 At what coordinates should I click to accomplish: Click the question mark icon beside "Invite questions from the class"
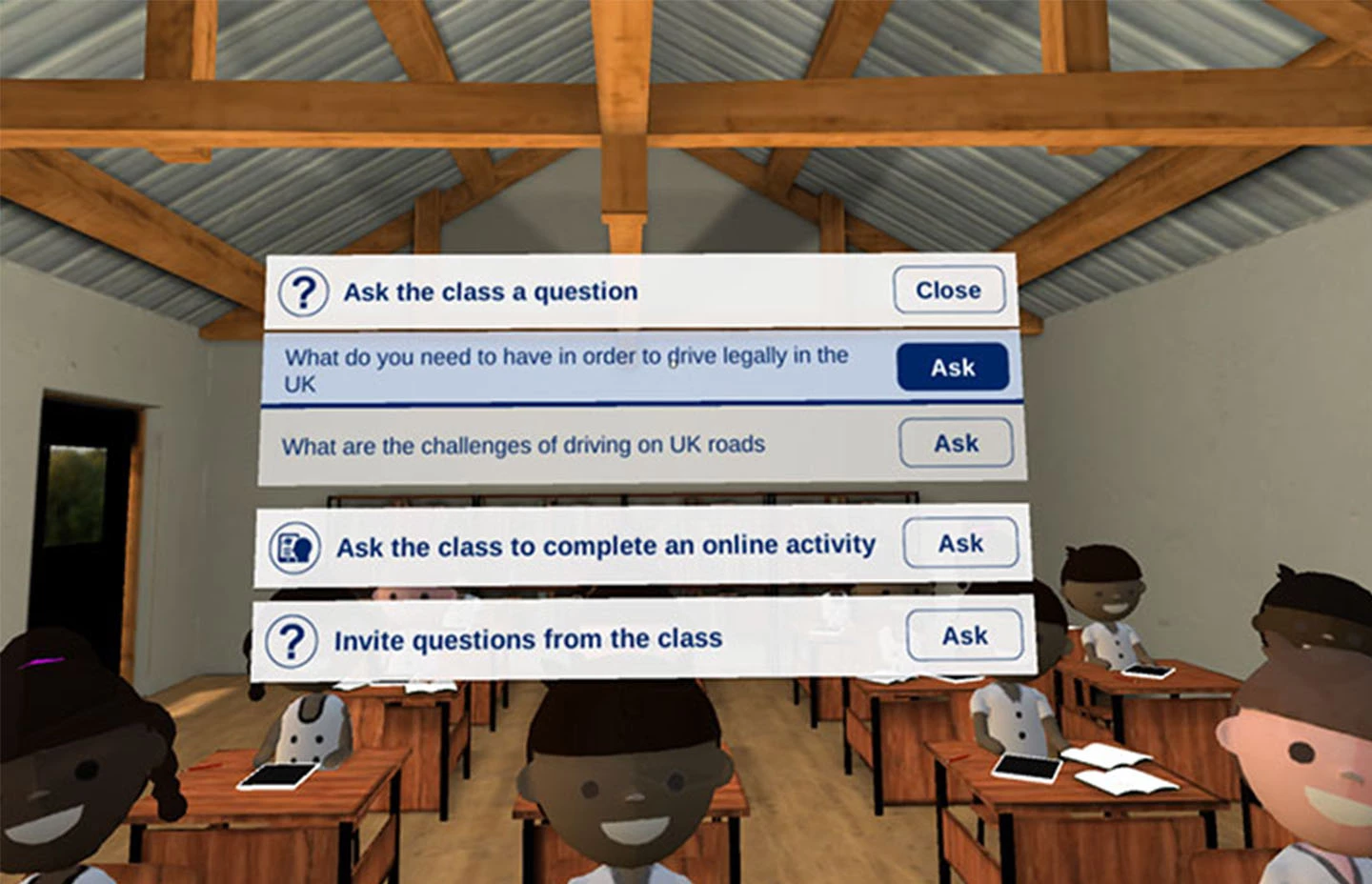291,641
